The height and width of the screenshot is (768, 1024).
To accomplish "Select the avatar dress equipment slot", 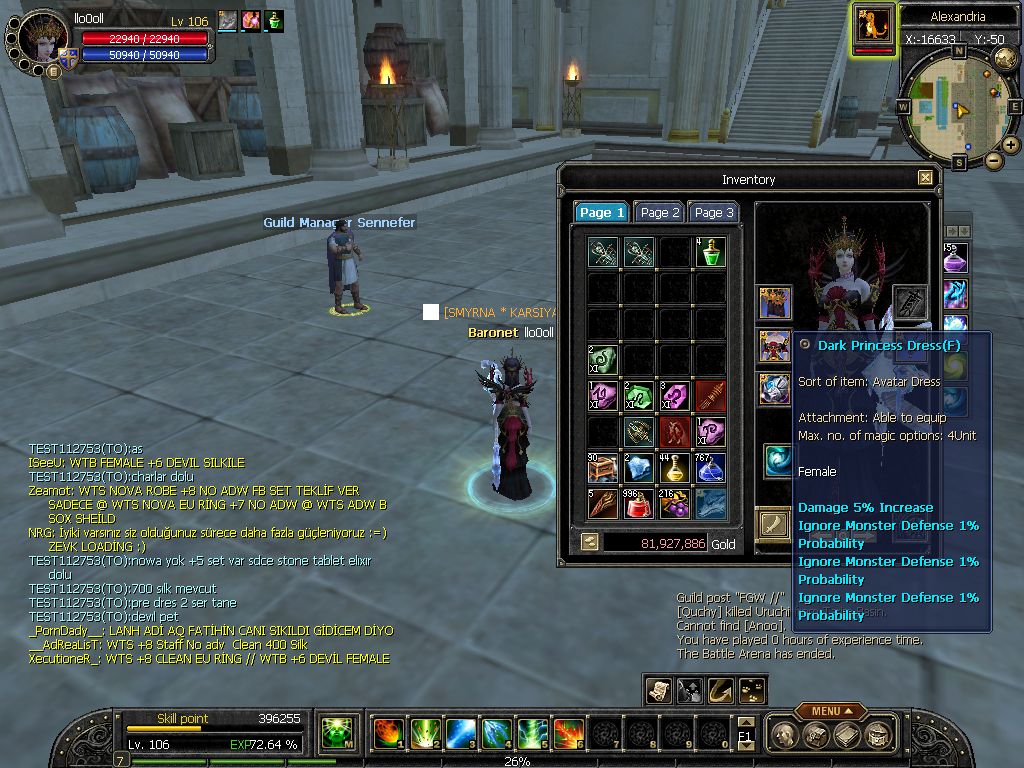I will click(775, 345).
